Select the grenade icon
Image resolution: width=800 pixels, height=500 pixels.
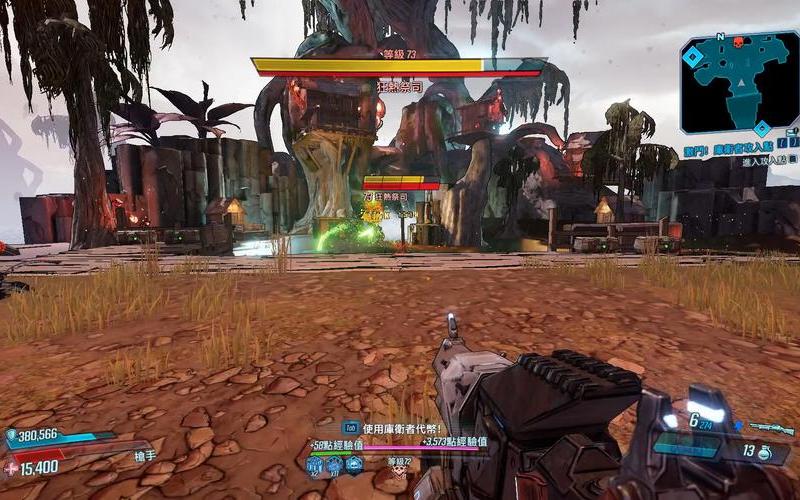point(766,452)
